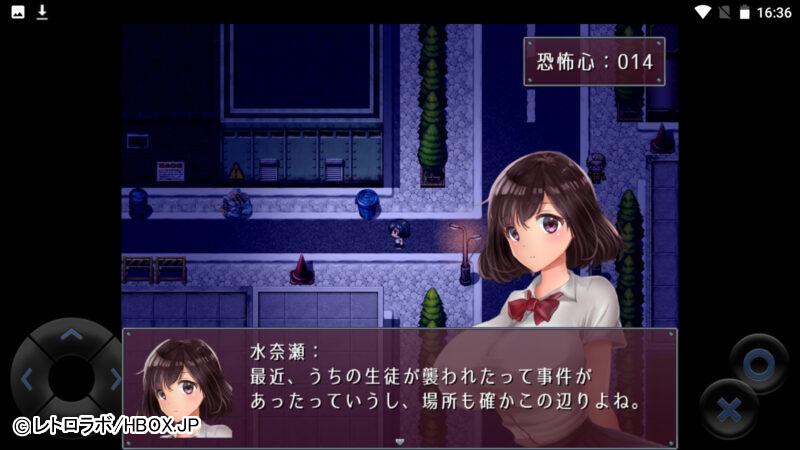Tap the D-pad right arrow
This screenshot has height=450, width=800.
113,379
